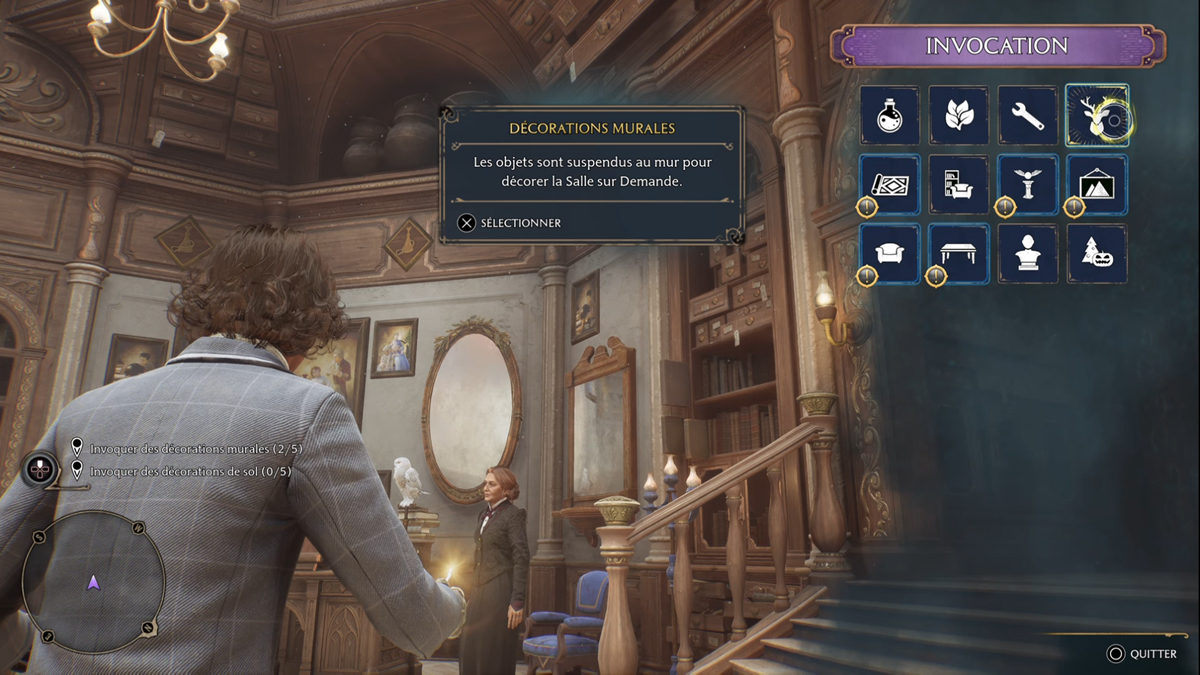The height and width of the screenshot is (675, 1200).
Task: Select the table furniture category
Action: [x=958, y=253]
